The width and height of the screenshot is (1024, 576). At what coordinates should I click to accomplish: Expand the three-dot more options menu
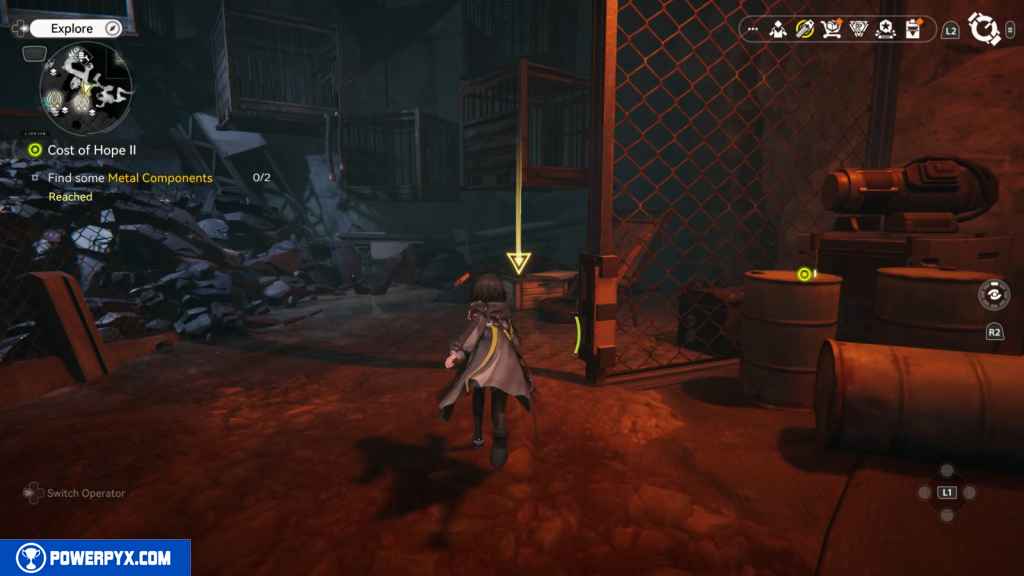coord(753,30)
